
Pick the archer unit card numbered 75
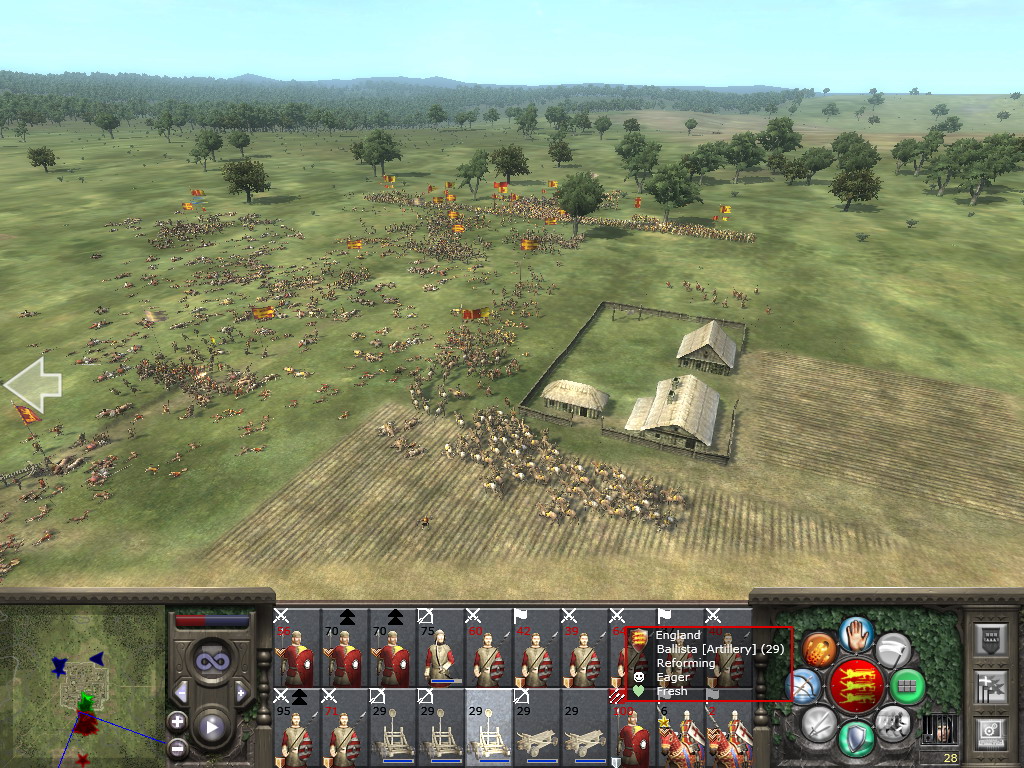440,650
